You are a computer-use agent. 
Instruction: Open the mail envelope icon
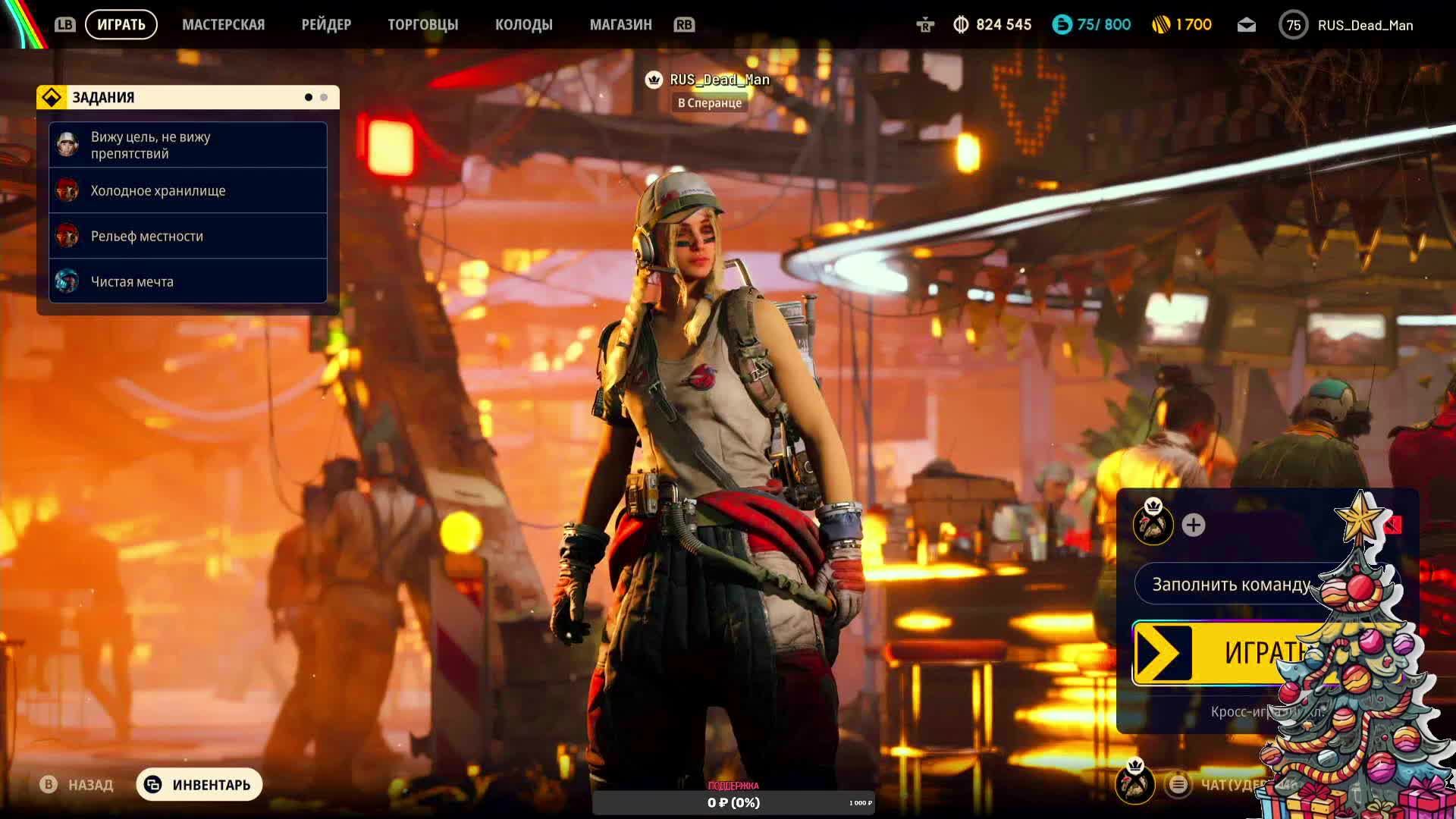[x=1246, y=25]
